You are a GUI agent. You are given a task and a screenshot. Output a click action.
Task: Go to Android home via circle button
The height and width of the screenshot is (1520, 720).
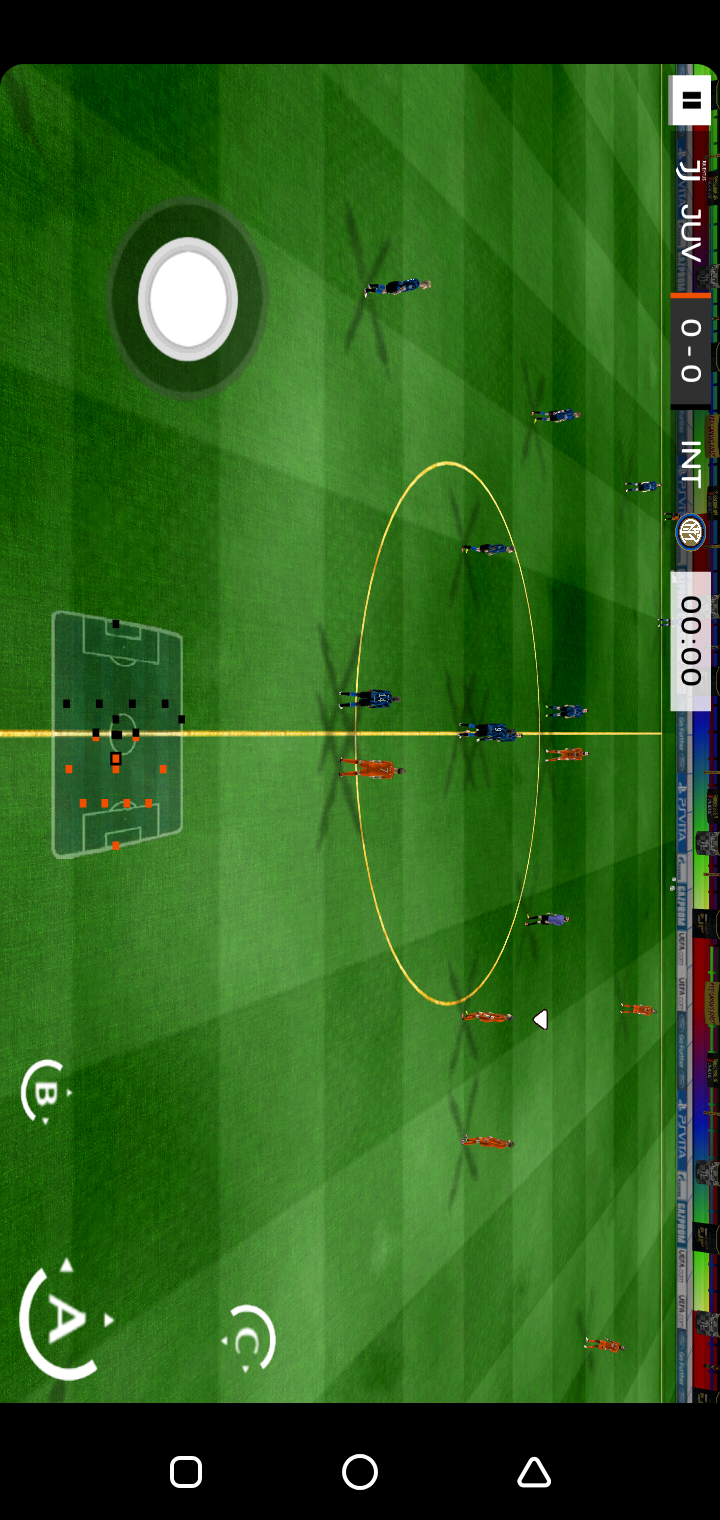click(360, 1472)
